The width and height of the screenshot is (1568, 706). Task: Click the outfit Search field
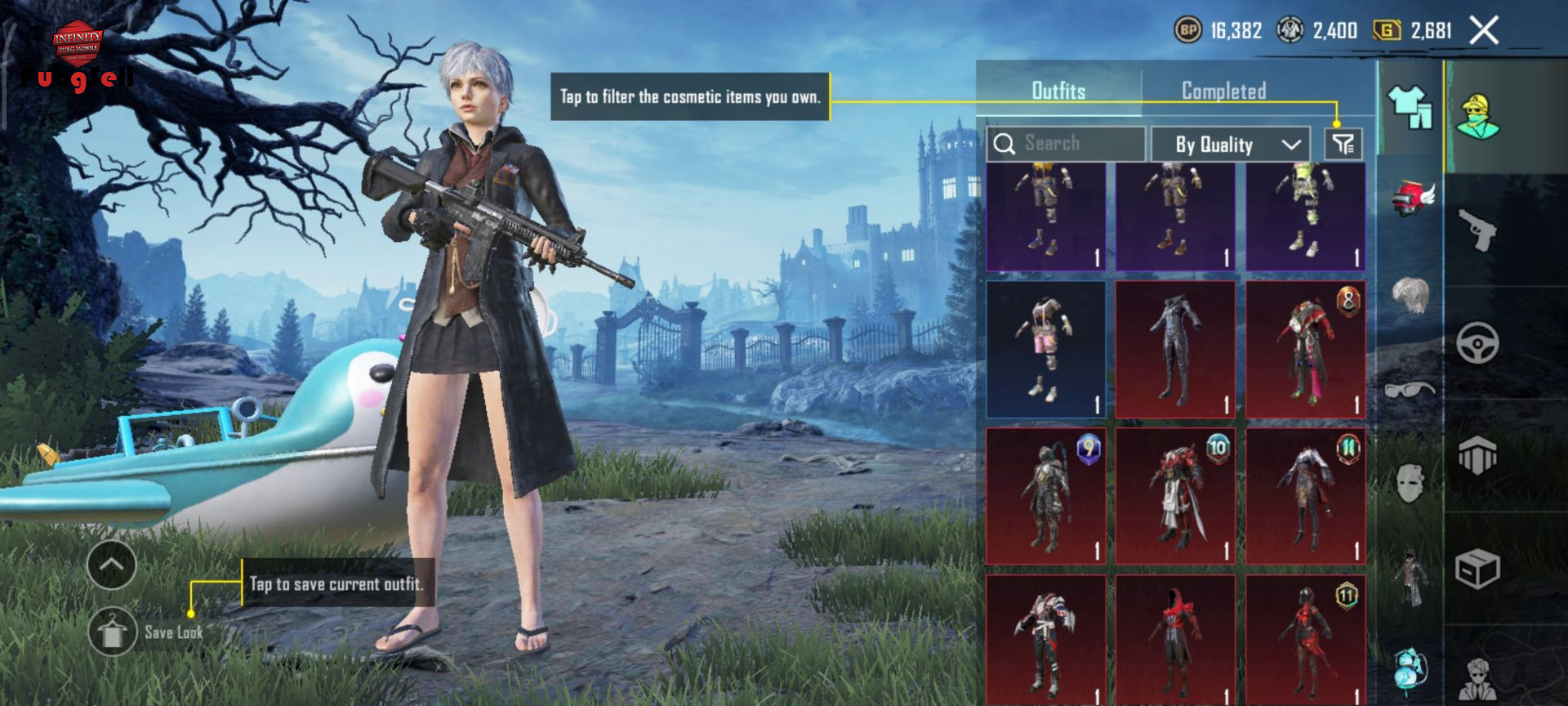pyautogui.click(x=1066, y=144)
